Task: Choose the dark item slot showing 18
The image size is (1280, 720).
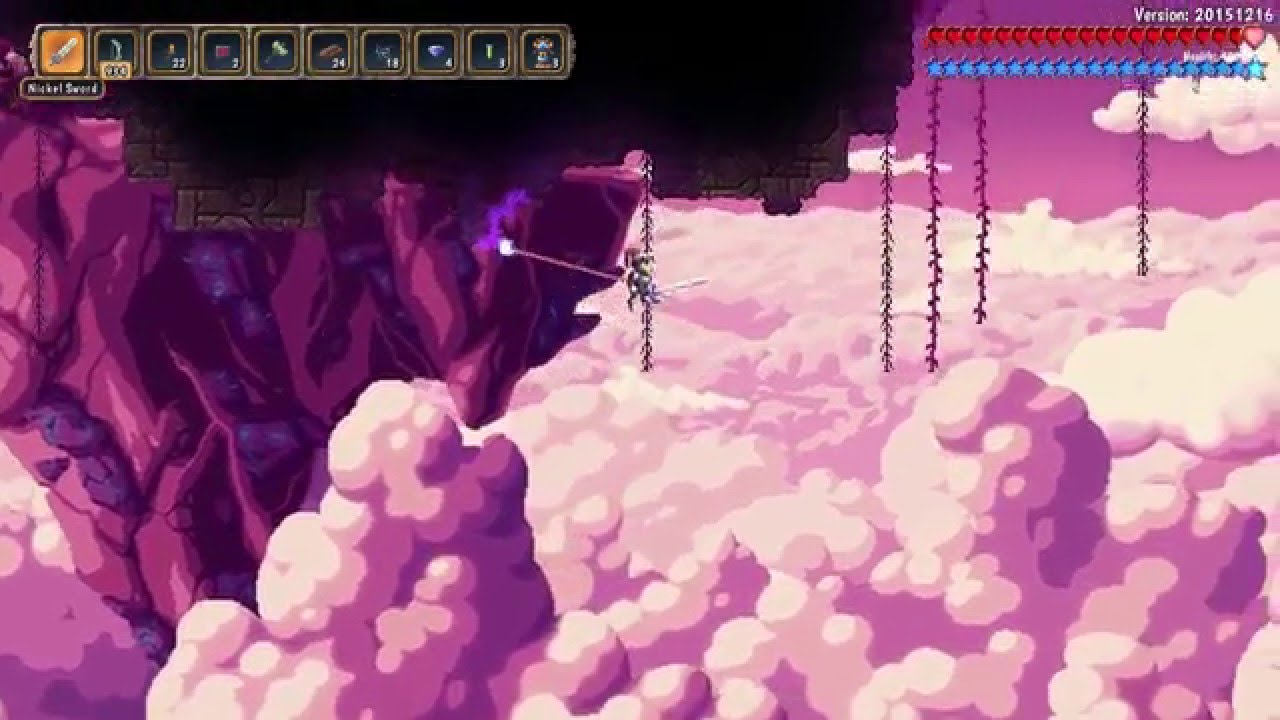Action: coord(383,51)
